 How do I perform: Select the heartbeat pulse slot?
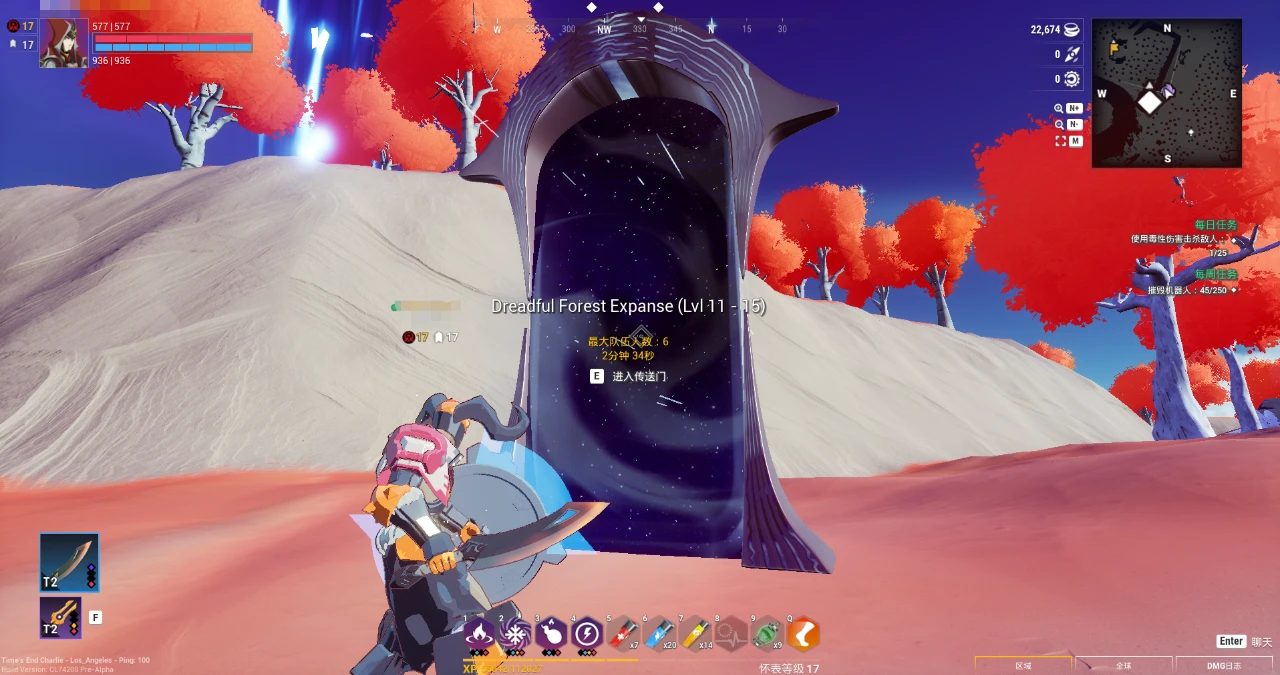tap(731, 633)
